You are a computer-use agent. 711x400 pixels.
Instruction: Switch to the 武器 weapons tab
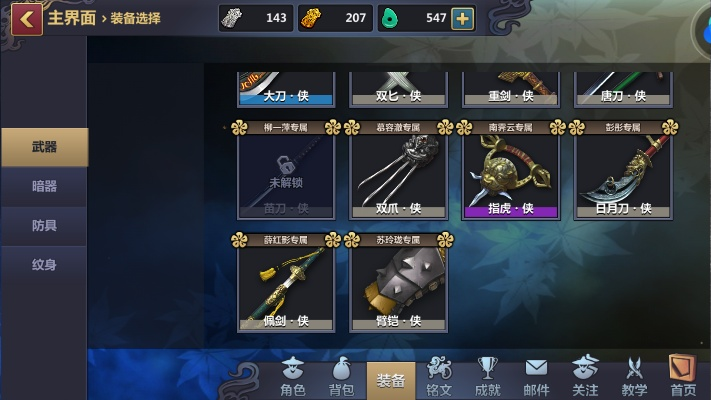(x=44, y=147)
